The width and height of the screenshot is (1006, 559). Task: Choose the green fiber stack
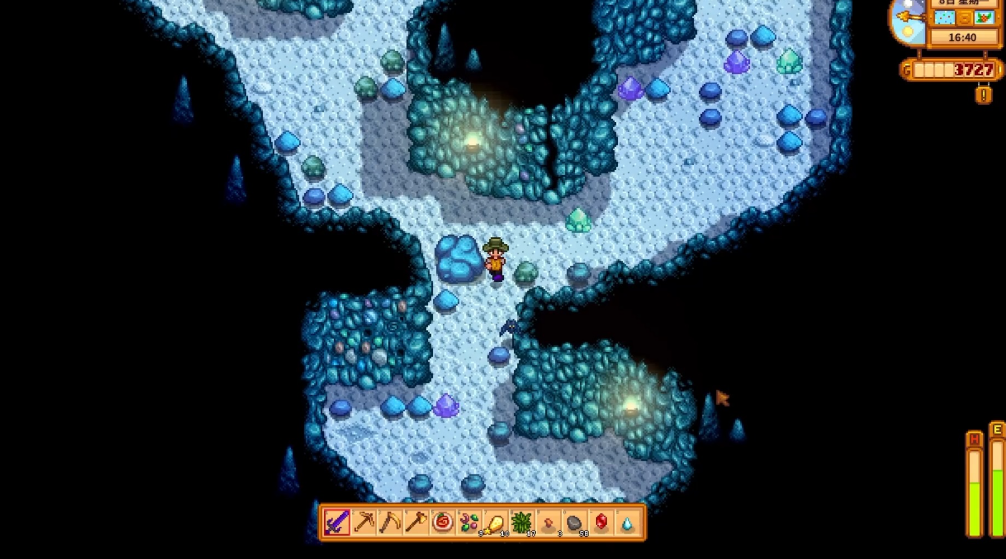521,522
